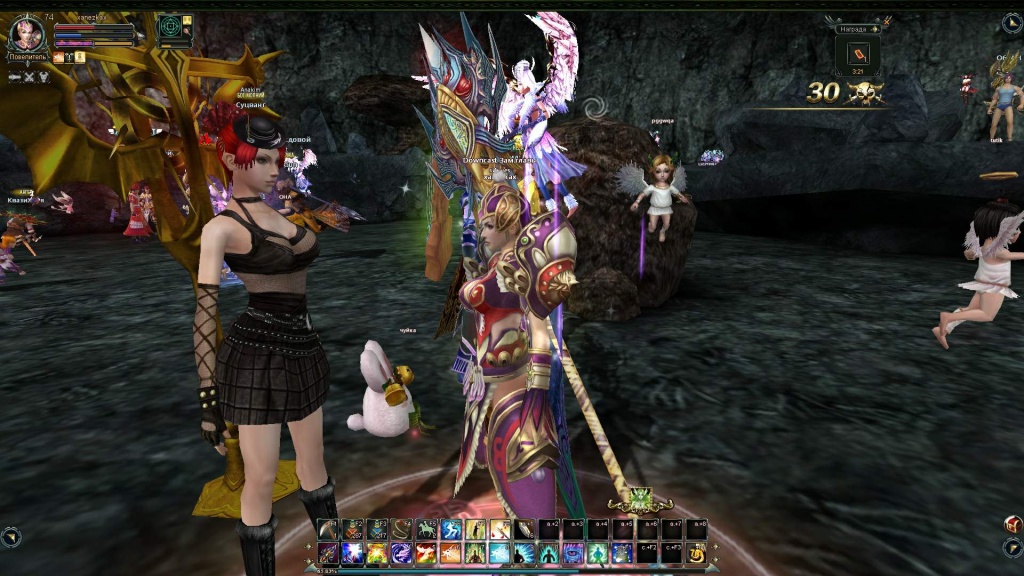Click the orange buff icon beside the title
1024x576 pixels.
(x=58, y=57)
